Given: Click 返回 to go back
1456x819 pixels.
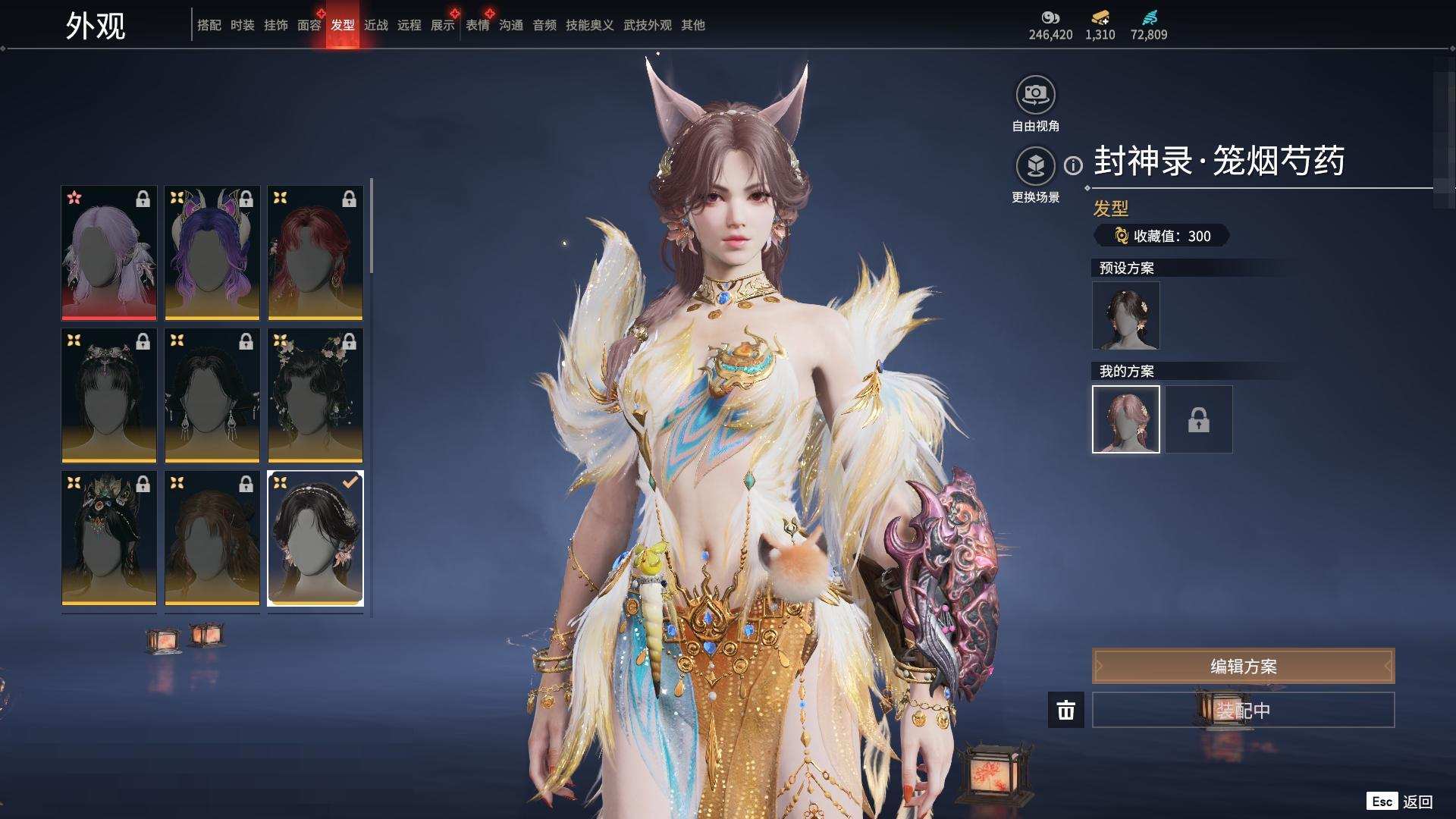Looking at the screenshot, I should (x=1417, y=802).
